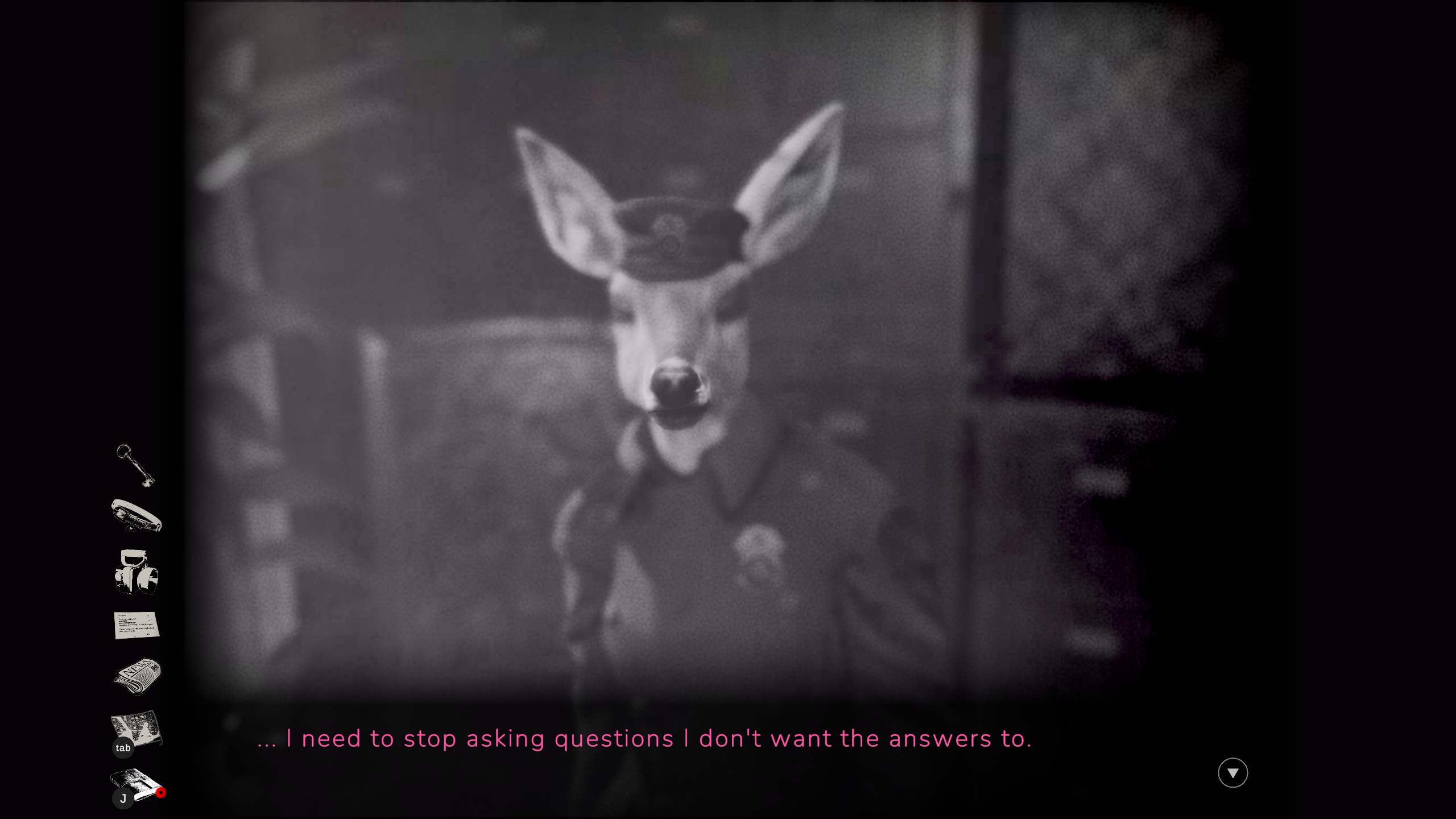Select the folded newspaper item
The height and width of the screenshot is (819, 1456).
click(x=137, y=676)
